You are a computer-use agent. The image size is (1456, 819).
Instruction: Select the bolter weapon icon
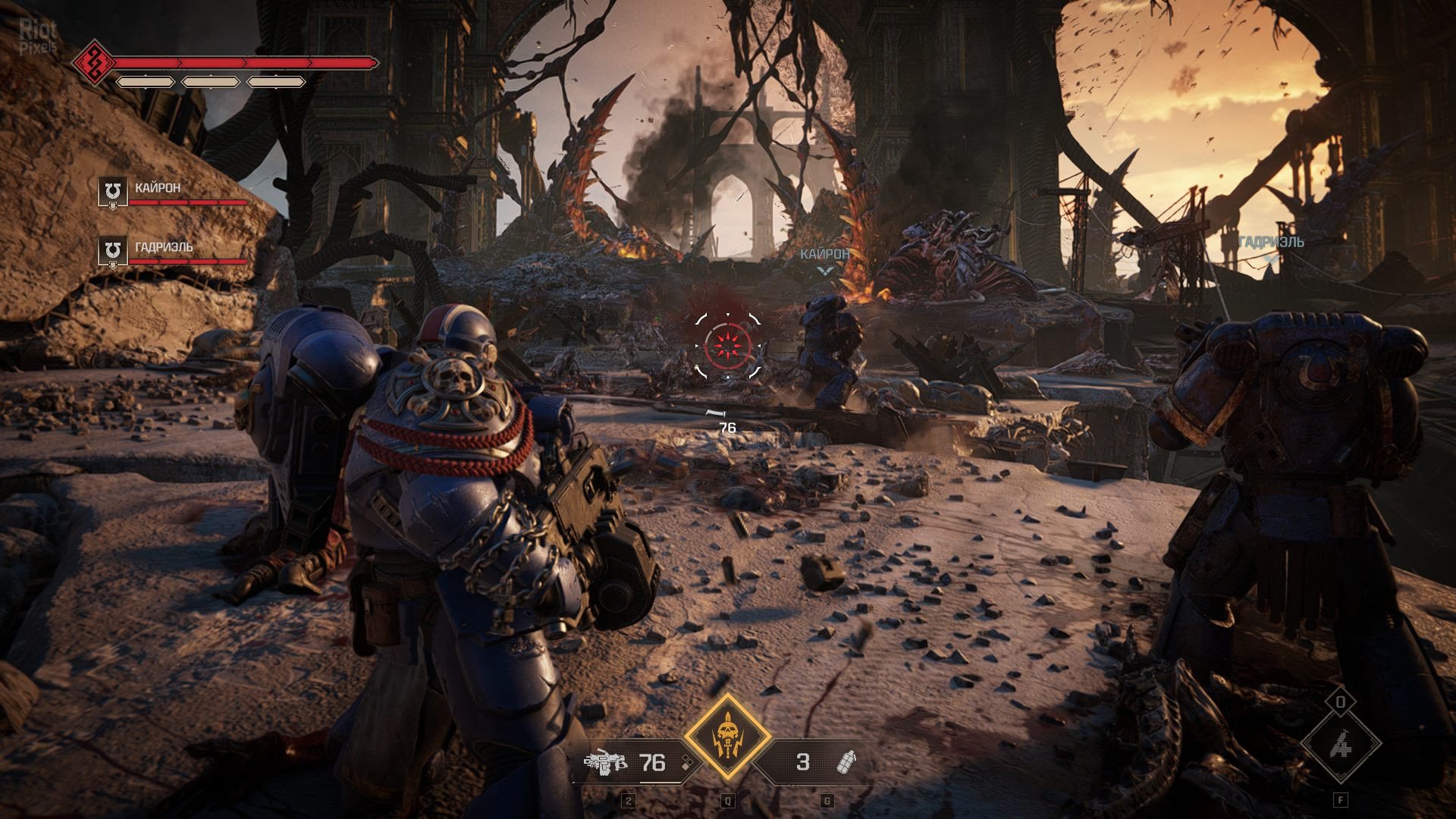click(605, 761)
